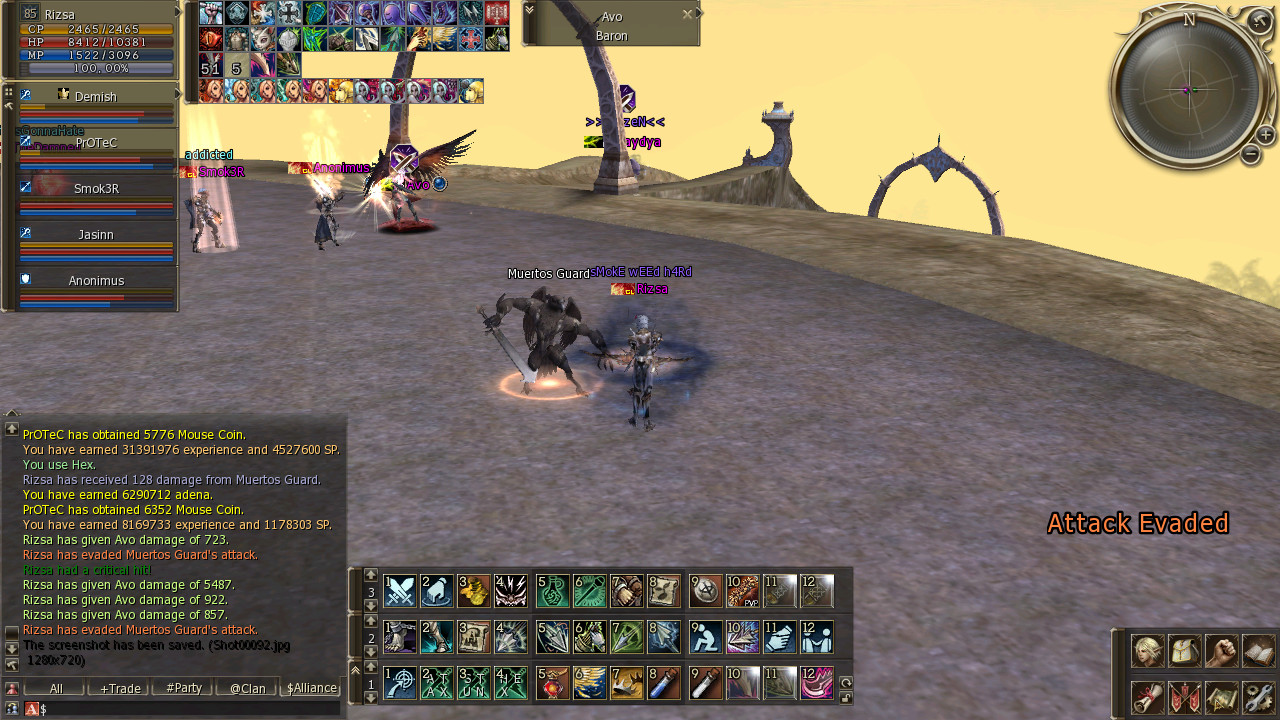
Task: Open the skills book icon
Action: 1259,651
